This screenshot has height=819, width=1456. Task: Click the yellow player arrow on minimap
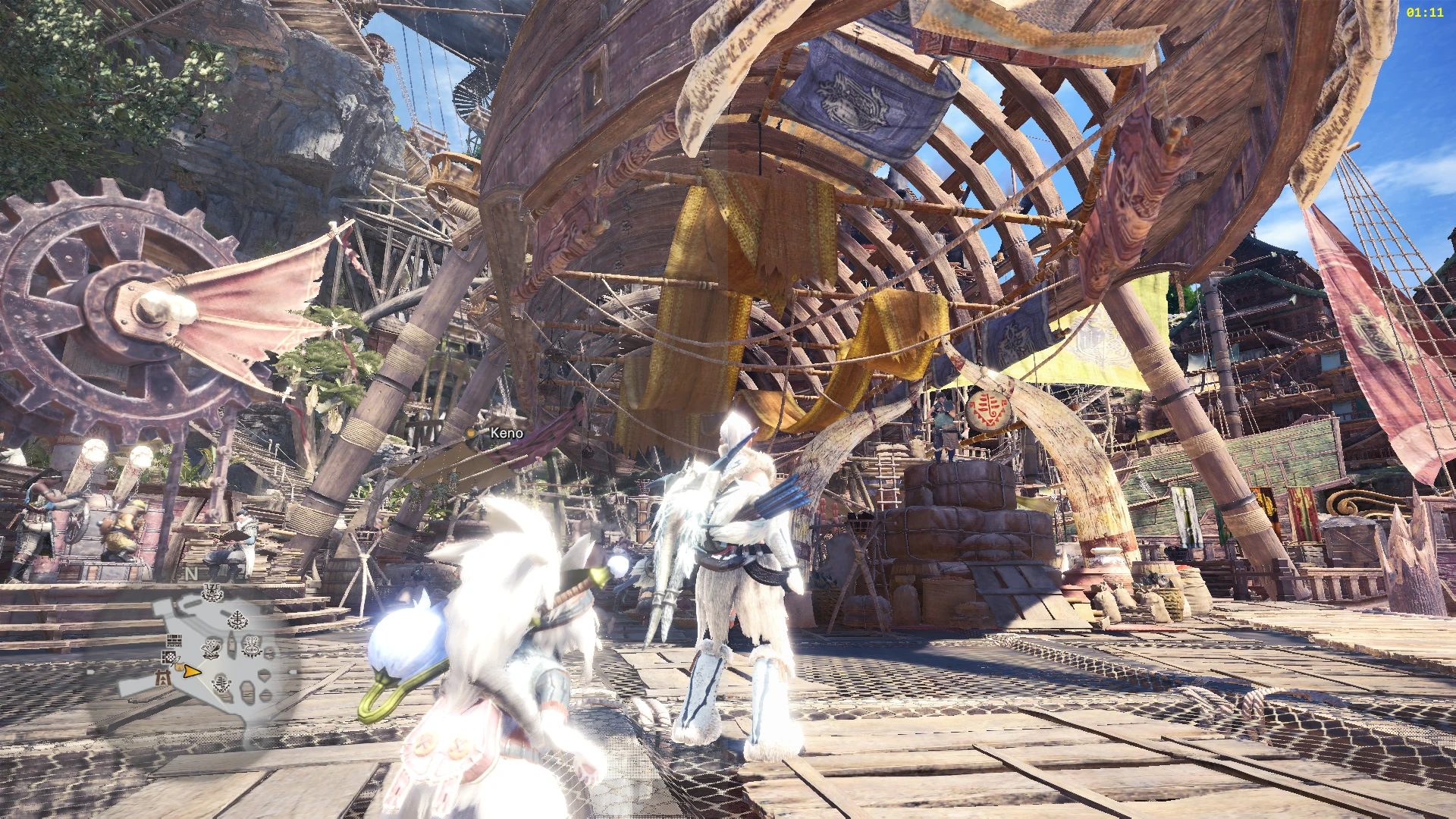(192, 672)
